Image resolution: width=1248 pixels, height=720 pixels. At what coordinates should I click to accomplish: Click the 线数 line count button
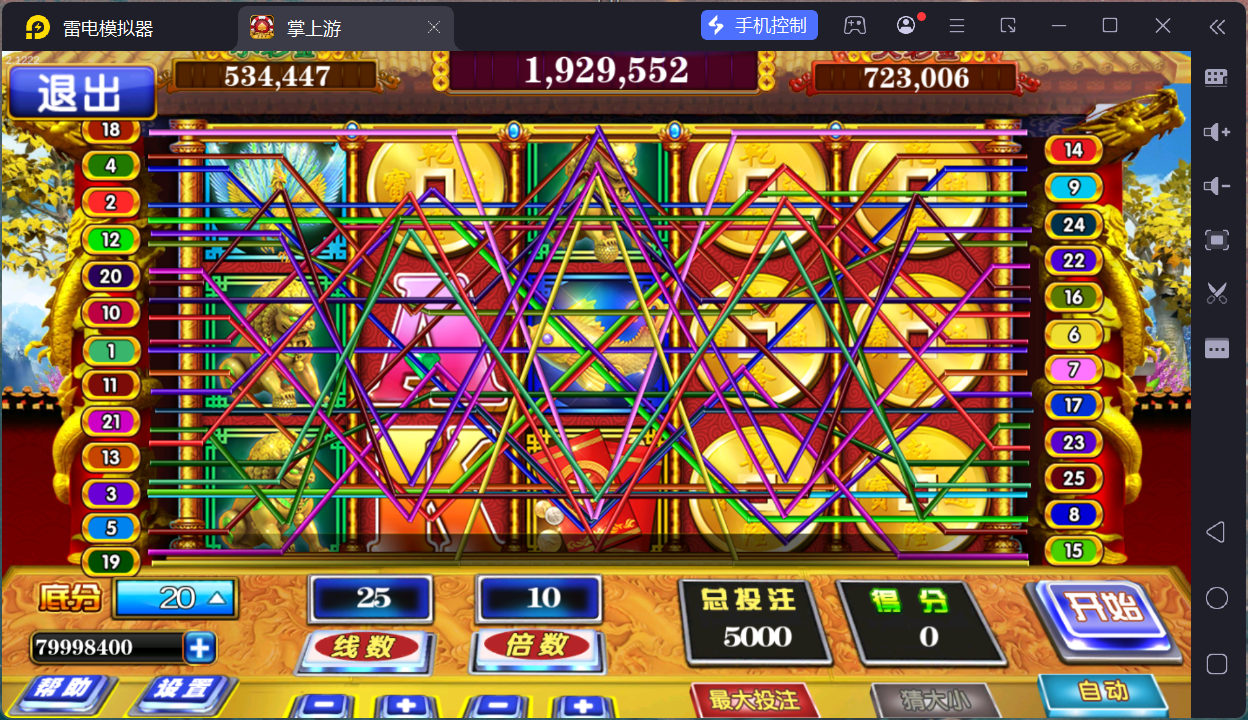365,647
